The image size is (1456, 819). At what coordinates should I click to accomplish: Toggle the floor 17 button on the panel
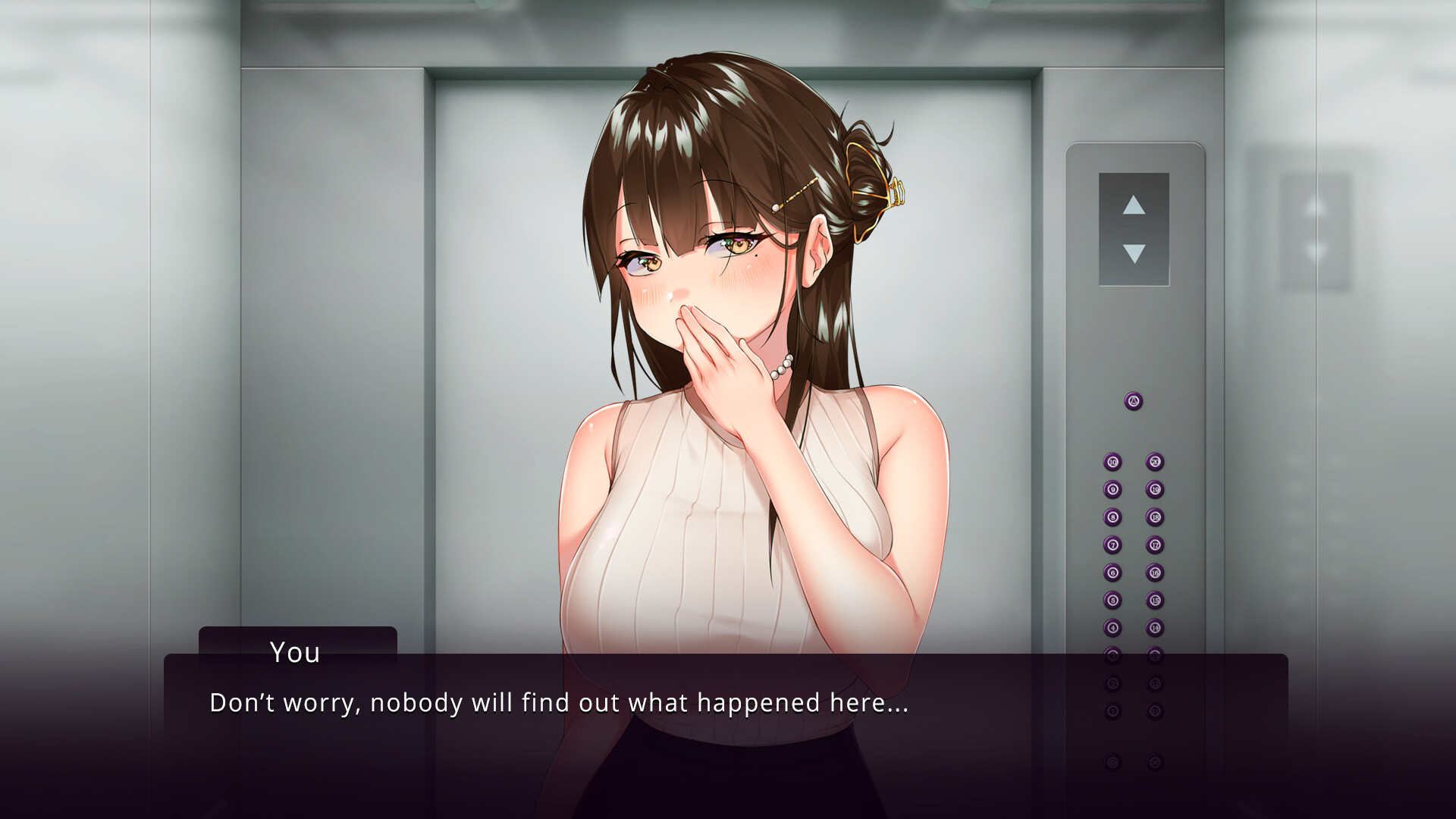[1154, 545]
